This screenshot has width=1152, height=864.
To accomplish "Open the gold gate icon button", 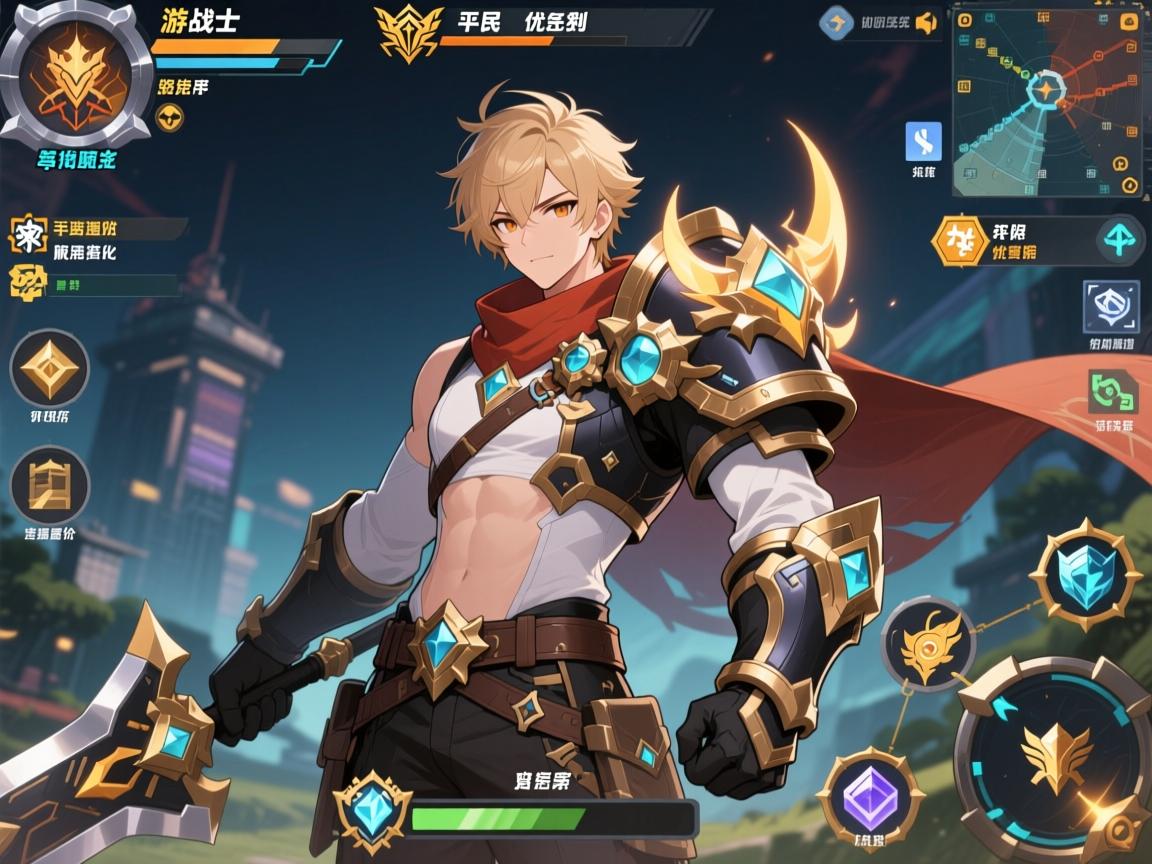I will (49, 485).
